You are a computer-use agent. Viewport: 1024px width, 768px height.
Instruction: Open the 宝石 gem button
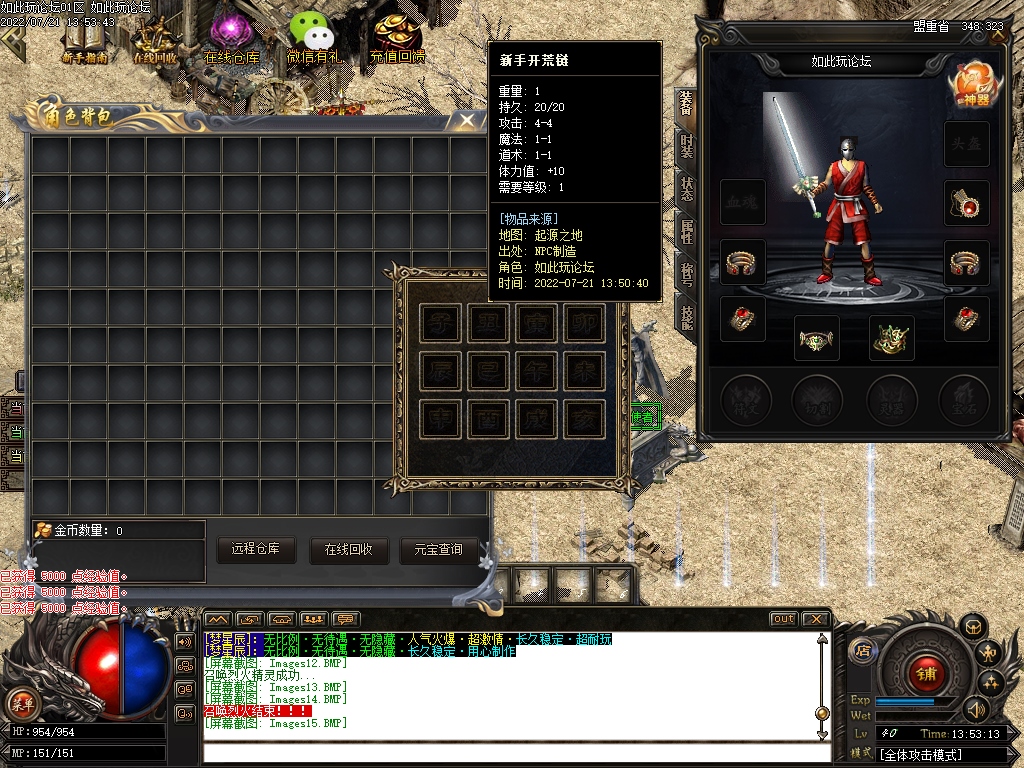point(965,398)
